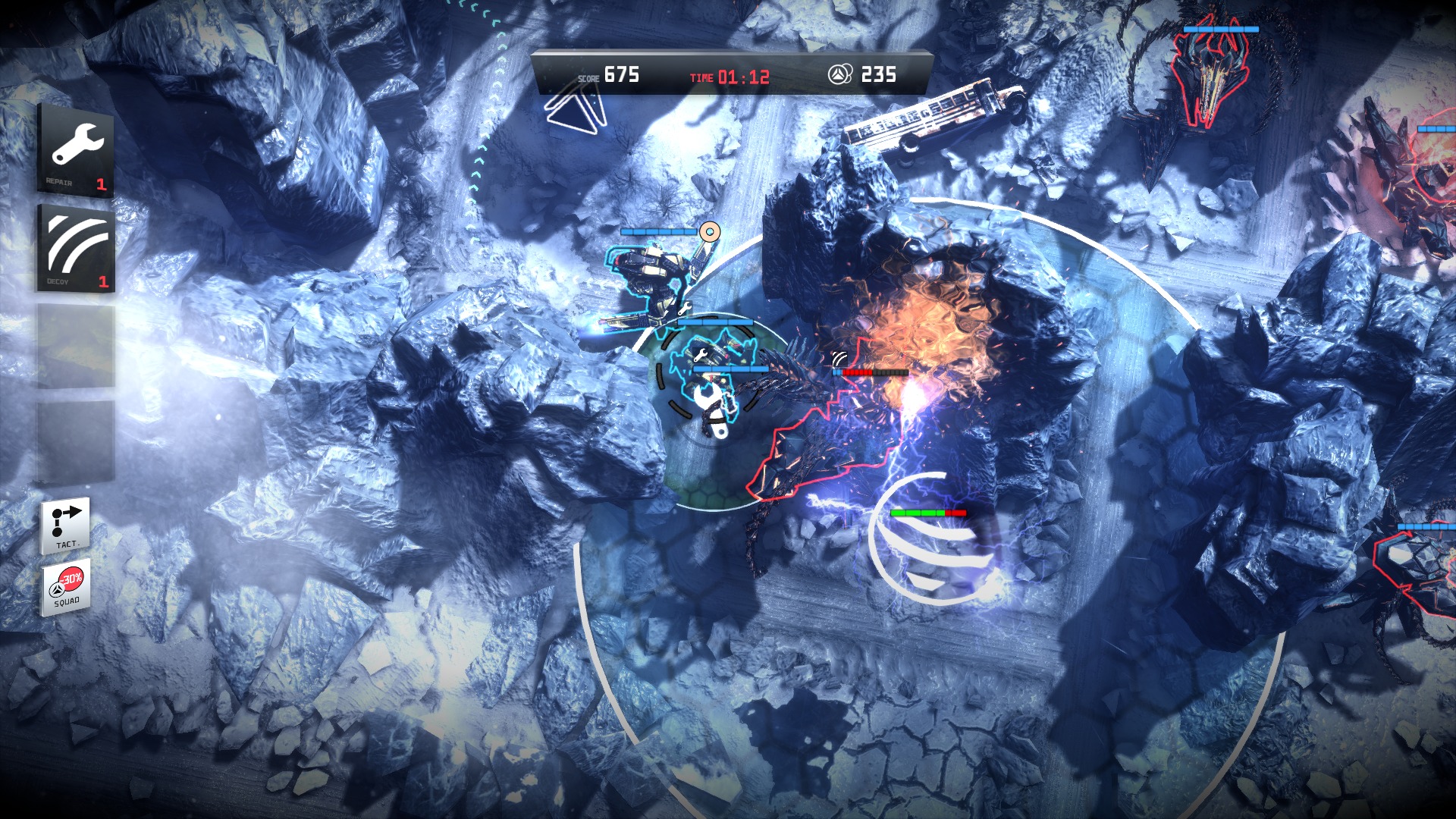Open the Squad purchase menu
This screenshot has width=1456, height=819.
[x=67, y=587]
